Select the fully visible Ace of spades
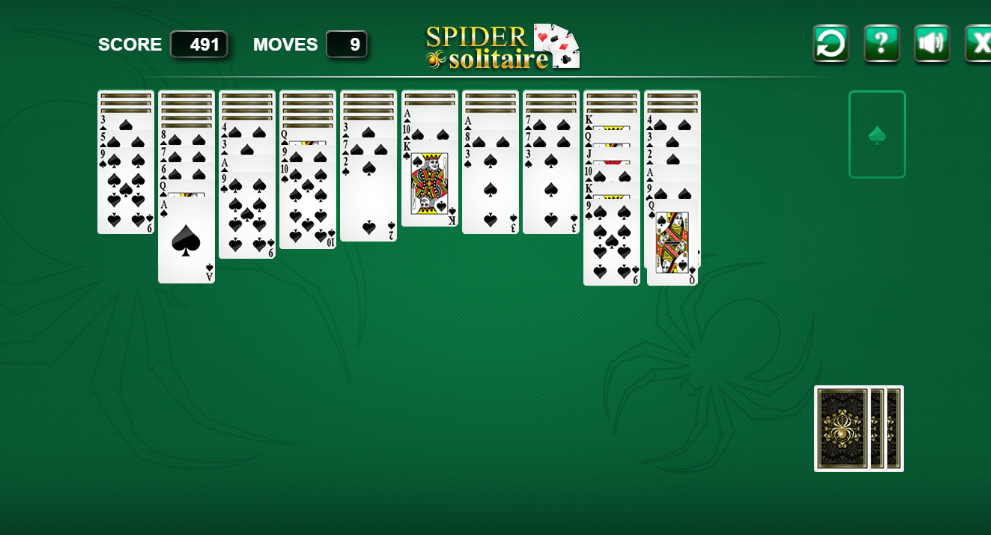The height and width of the screenshot is (535, 991). 186,240
